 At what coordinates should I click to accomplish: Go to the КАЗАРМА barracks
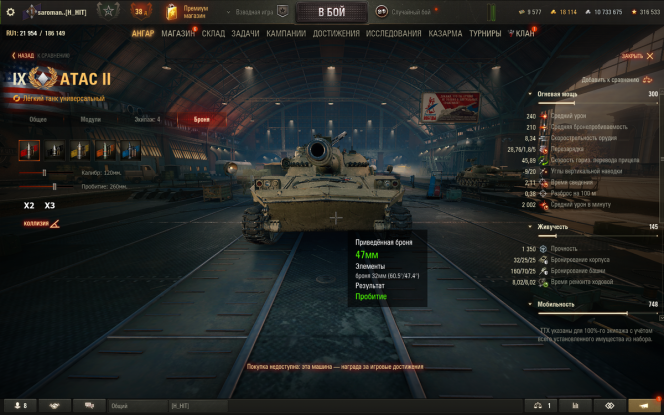[x=446, y=33]
